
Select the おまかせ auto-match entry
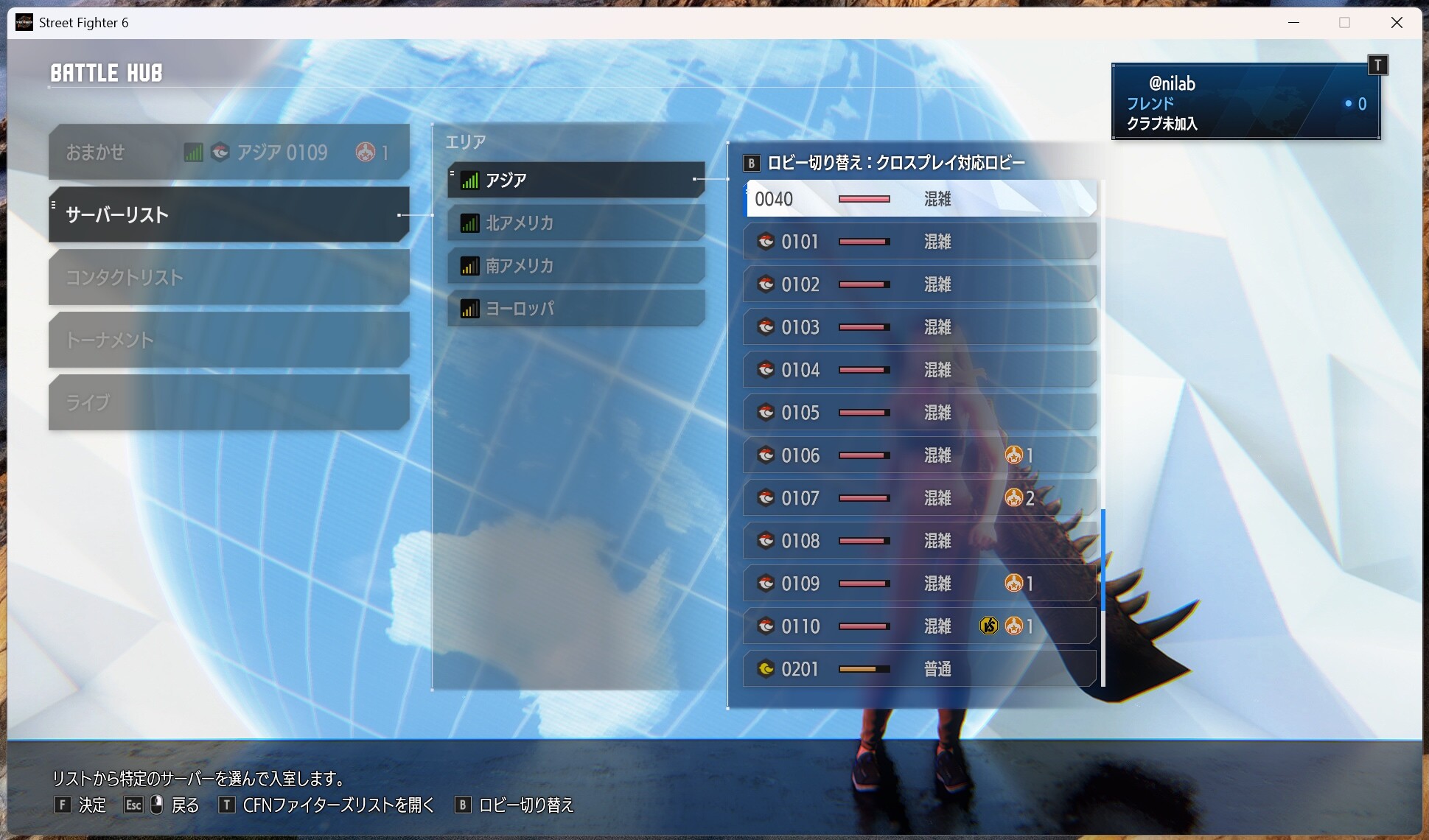228,153
